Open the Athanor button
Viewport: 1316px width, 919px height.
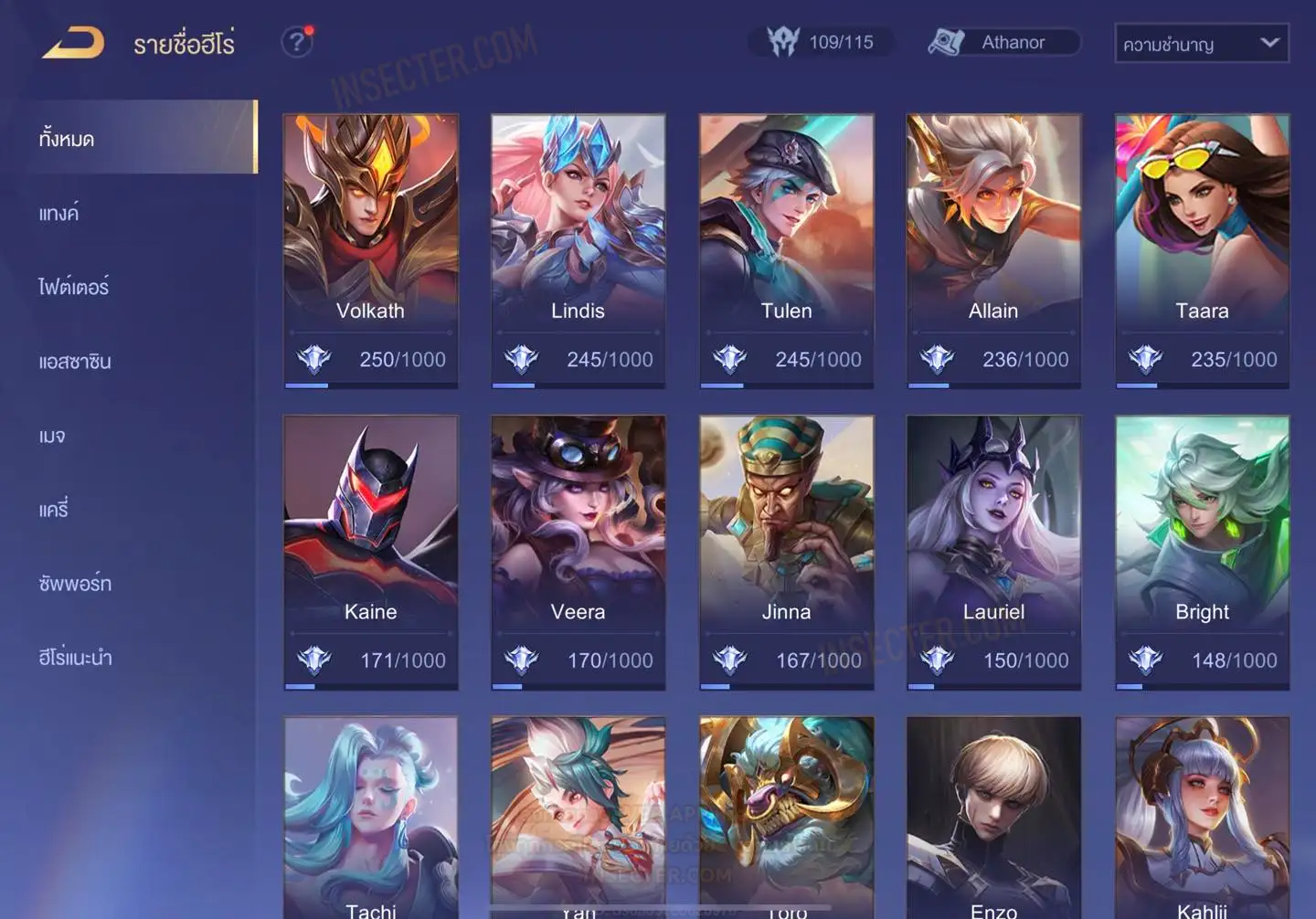click(x=1004, y=42)
